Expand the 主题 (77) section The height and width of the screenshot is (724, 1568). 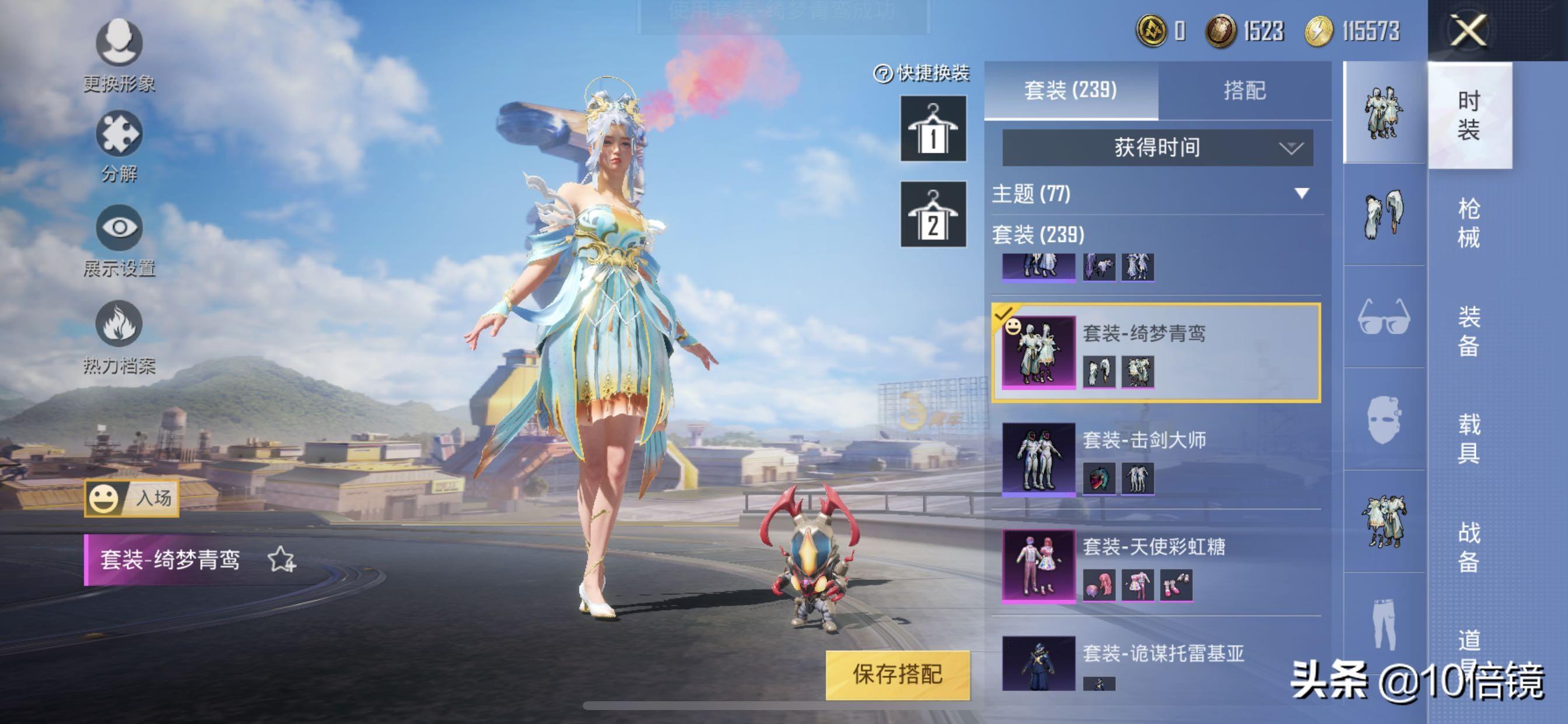[x=1301, y=194]
